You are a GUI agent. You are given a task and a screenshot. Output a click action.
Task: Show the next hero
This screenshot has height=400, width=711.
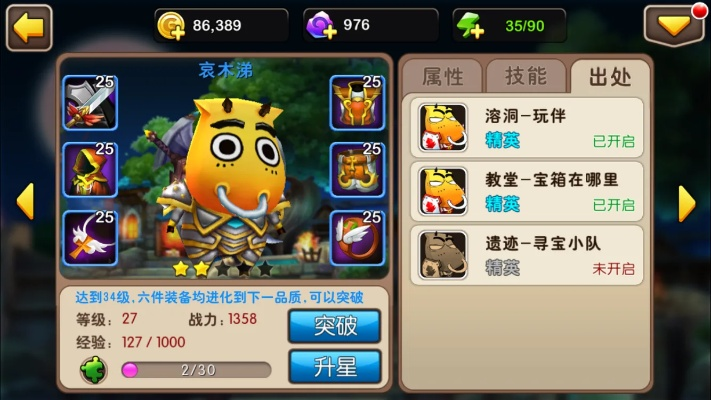pos(687,202)
